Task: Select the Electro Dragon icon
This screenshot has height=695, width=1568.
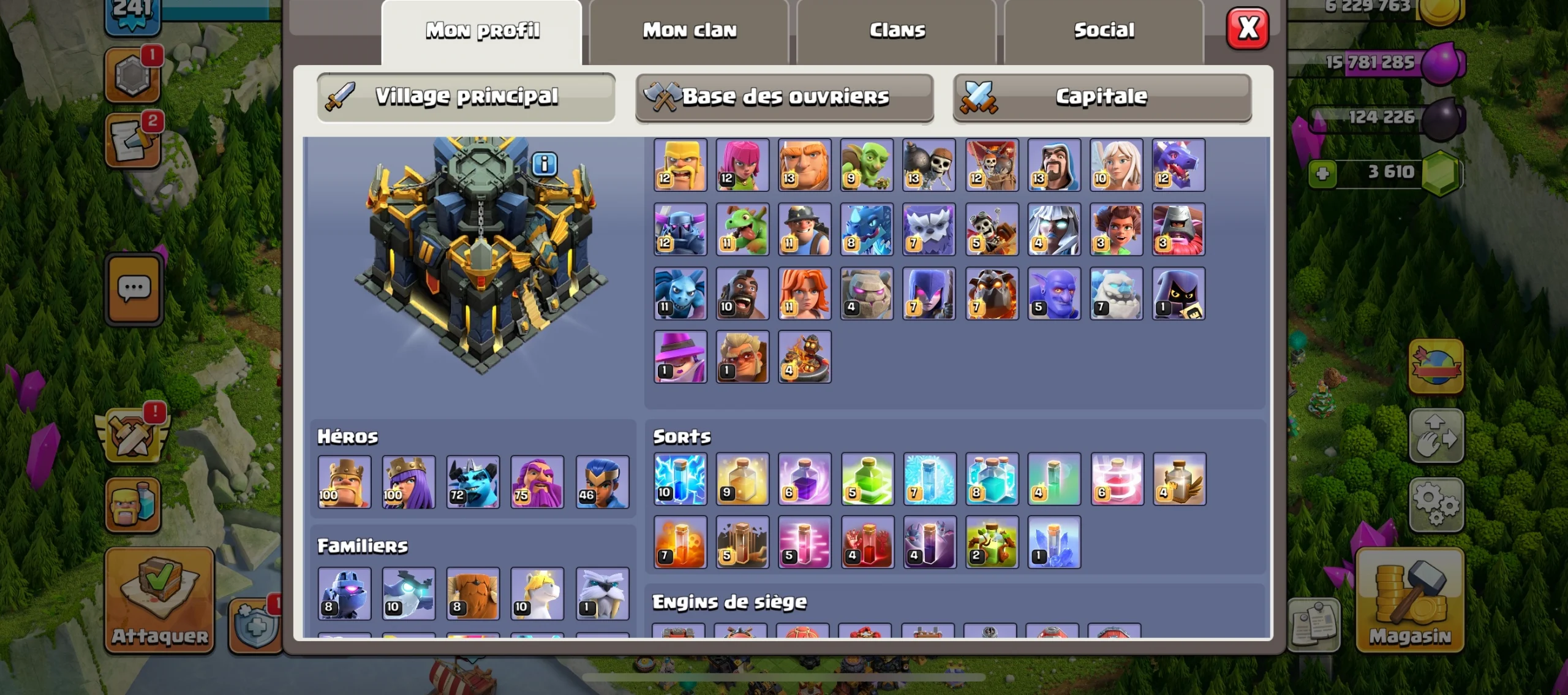Action: [867, 230]
